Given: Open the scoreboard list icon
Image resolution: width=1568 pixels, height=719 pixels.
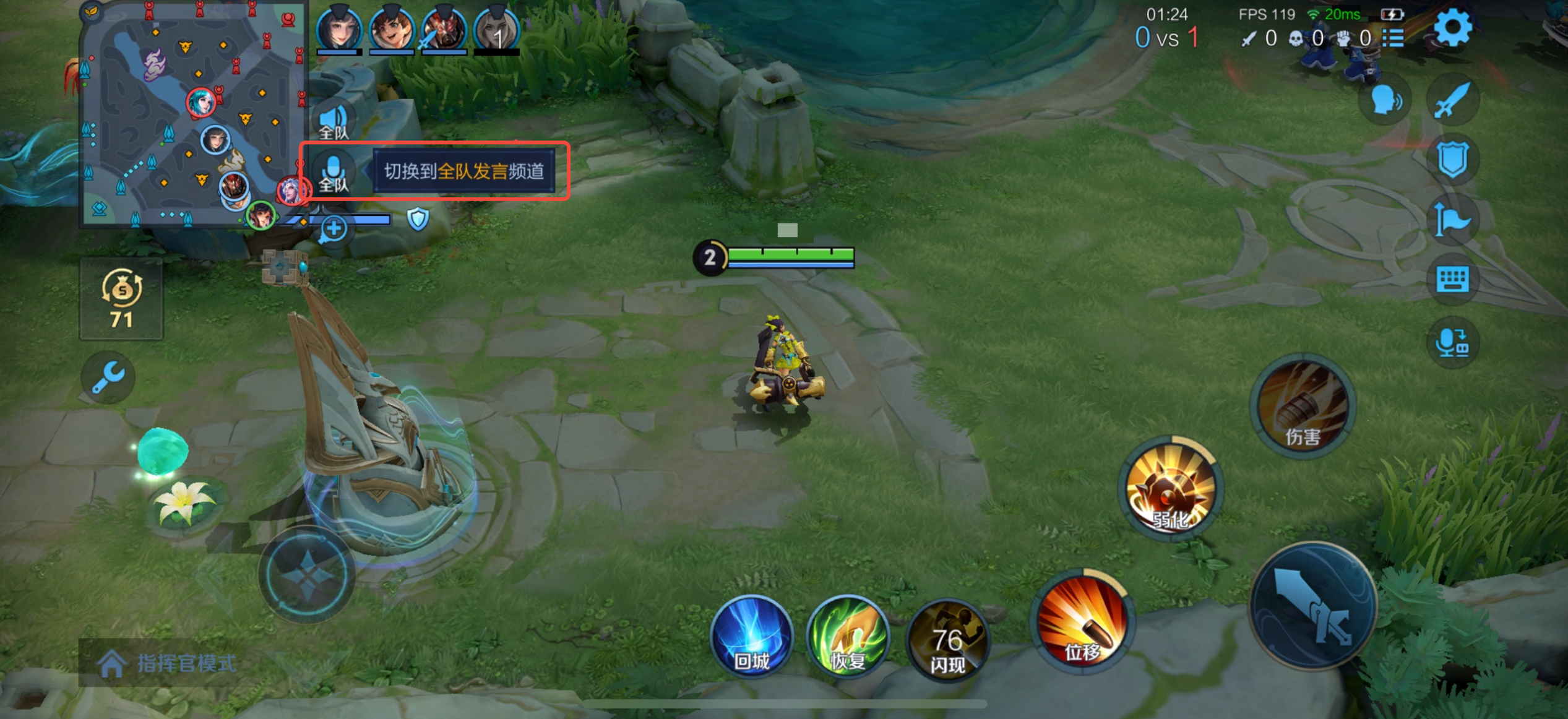Looking at the screenshot, I should [1394, 38].
